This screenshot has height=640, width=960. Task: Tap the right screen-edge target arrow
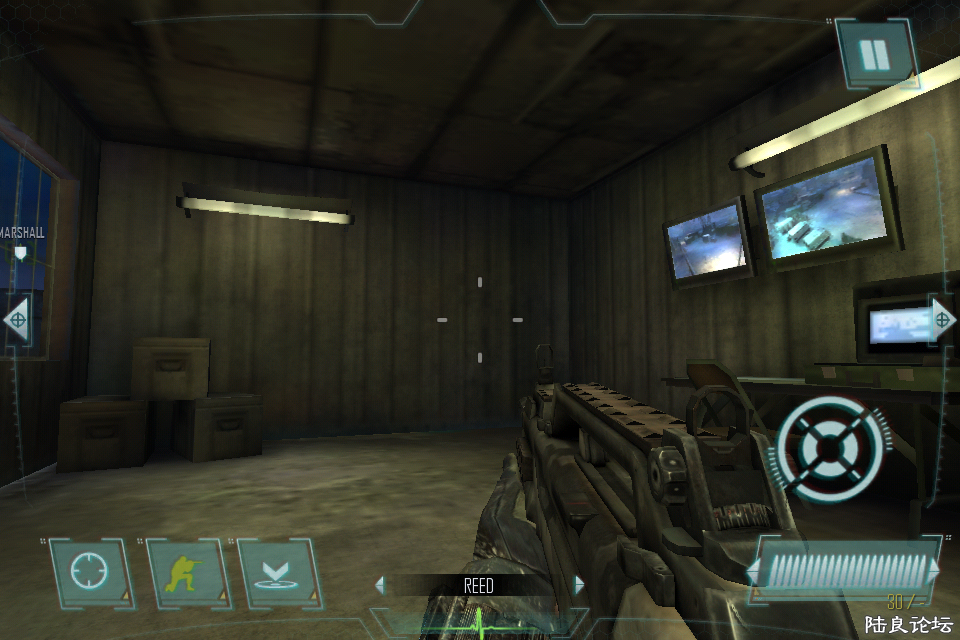[942, 320]
